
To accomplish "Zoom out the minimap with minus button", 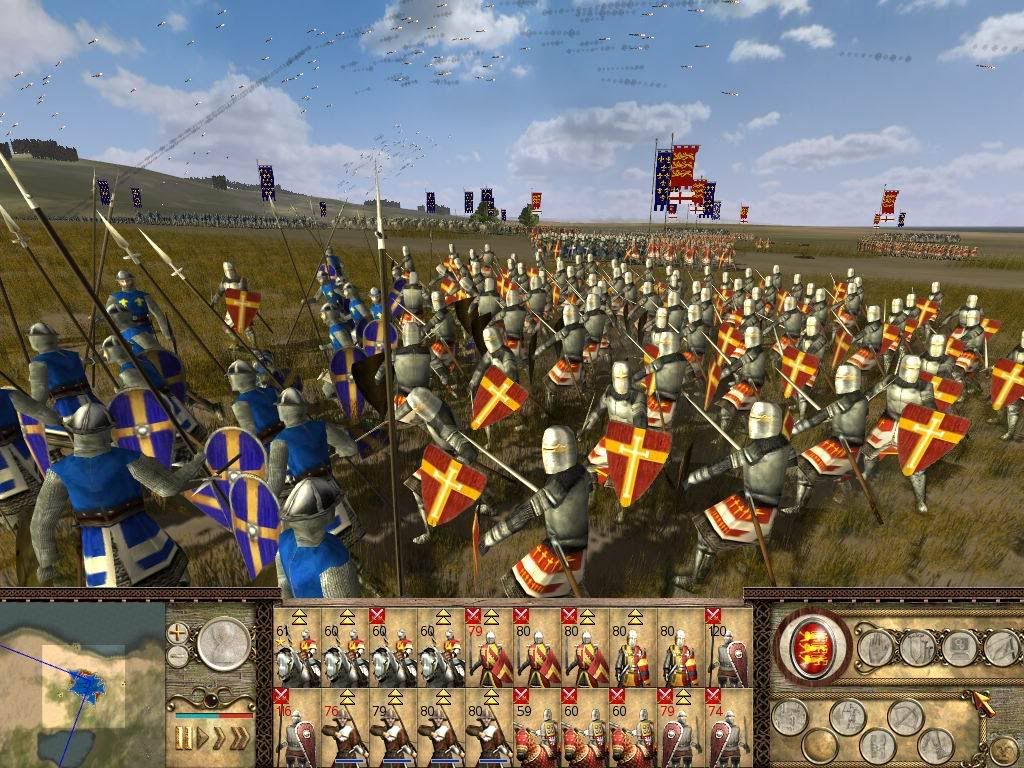I will click(x=178, y=656).
